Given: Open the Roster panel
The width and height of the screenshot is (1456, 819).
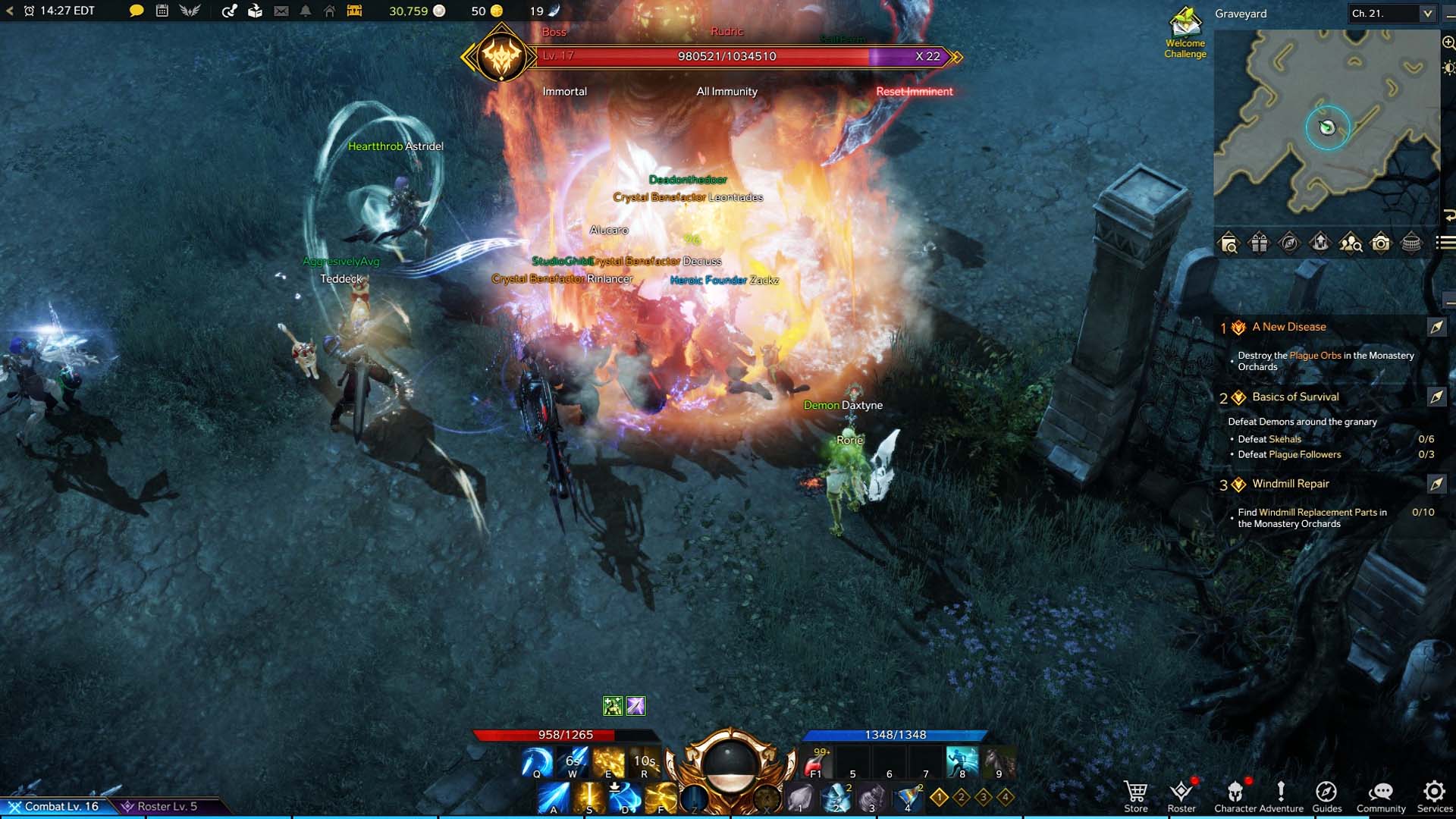Looking at the screenshot, I should click(1181, 792).
